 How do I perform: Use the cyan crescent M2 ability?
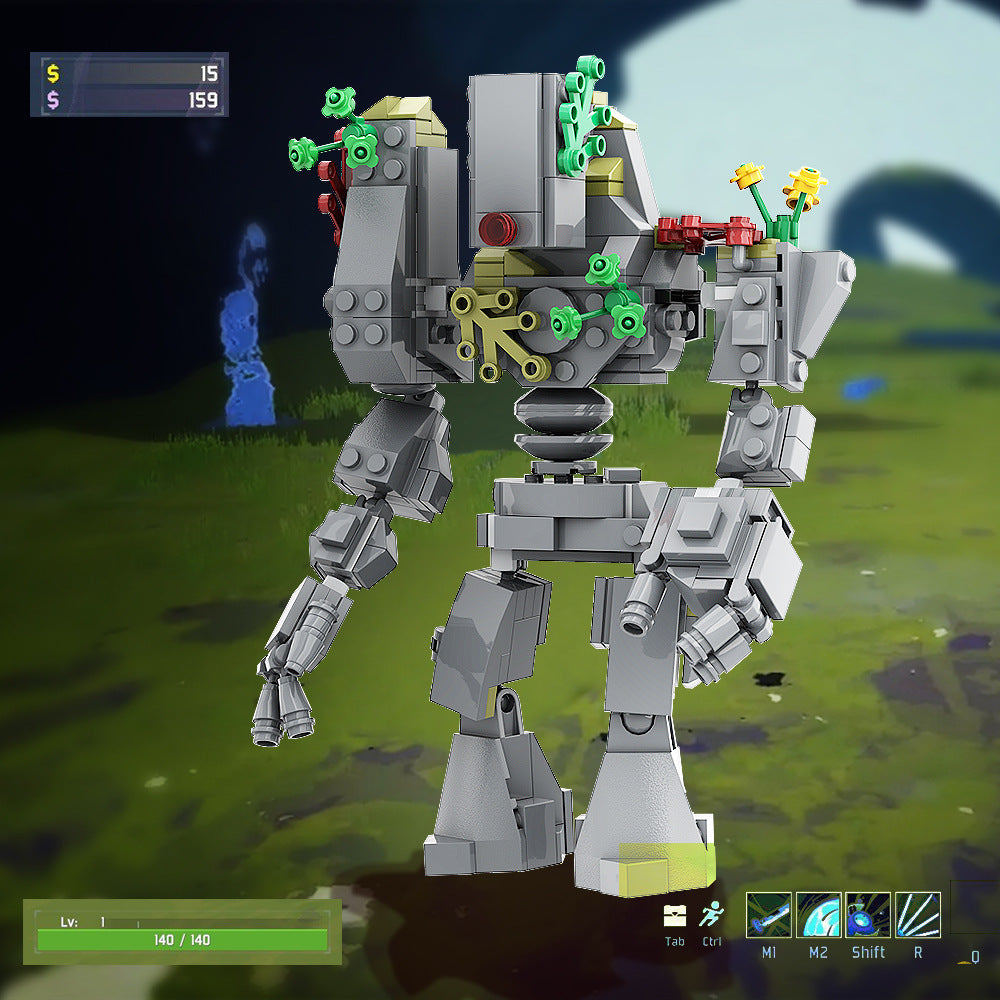click(x=818, y=915)
